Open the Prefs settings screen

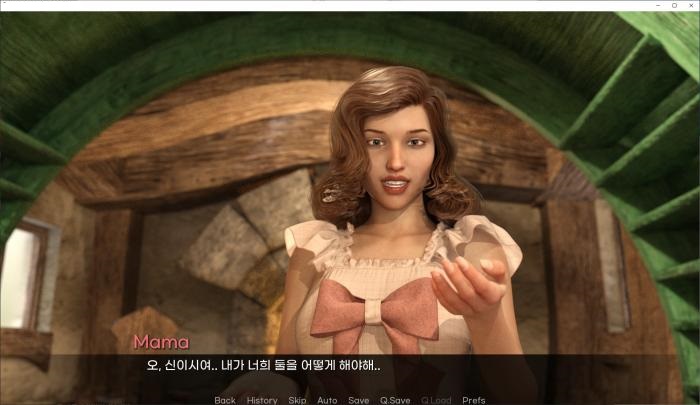click(474, 400)
